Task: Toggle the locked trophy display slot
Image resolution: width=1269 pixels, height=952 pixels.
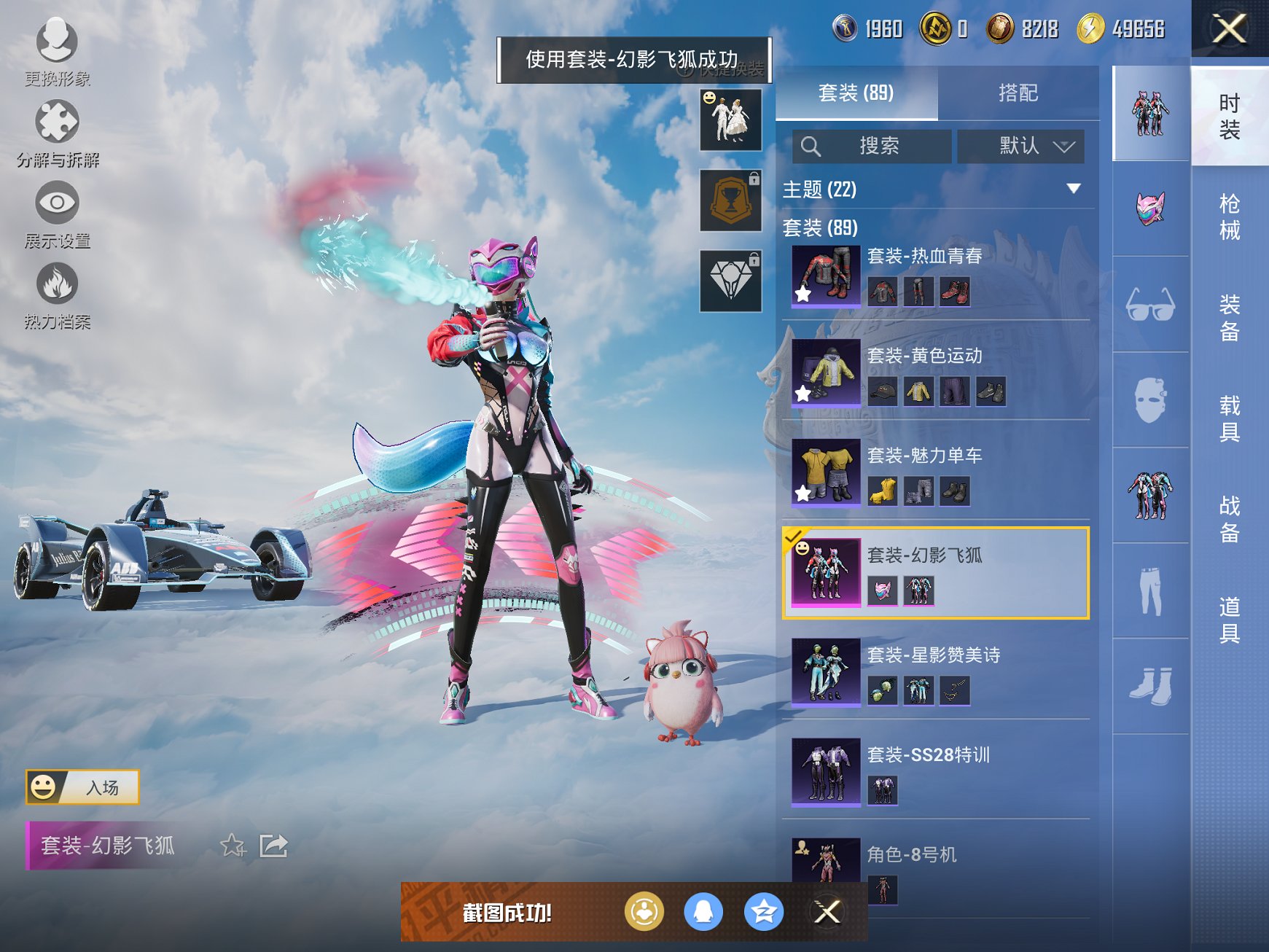Action: coord(730,198)
